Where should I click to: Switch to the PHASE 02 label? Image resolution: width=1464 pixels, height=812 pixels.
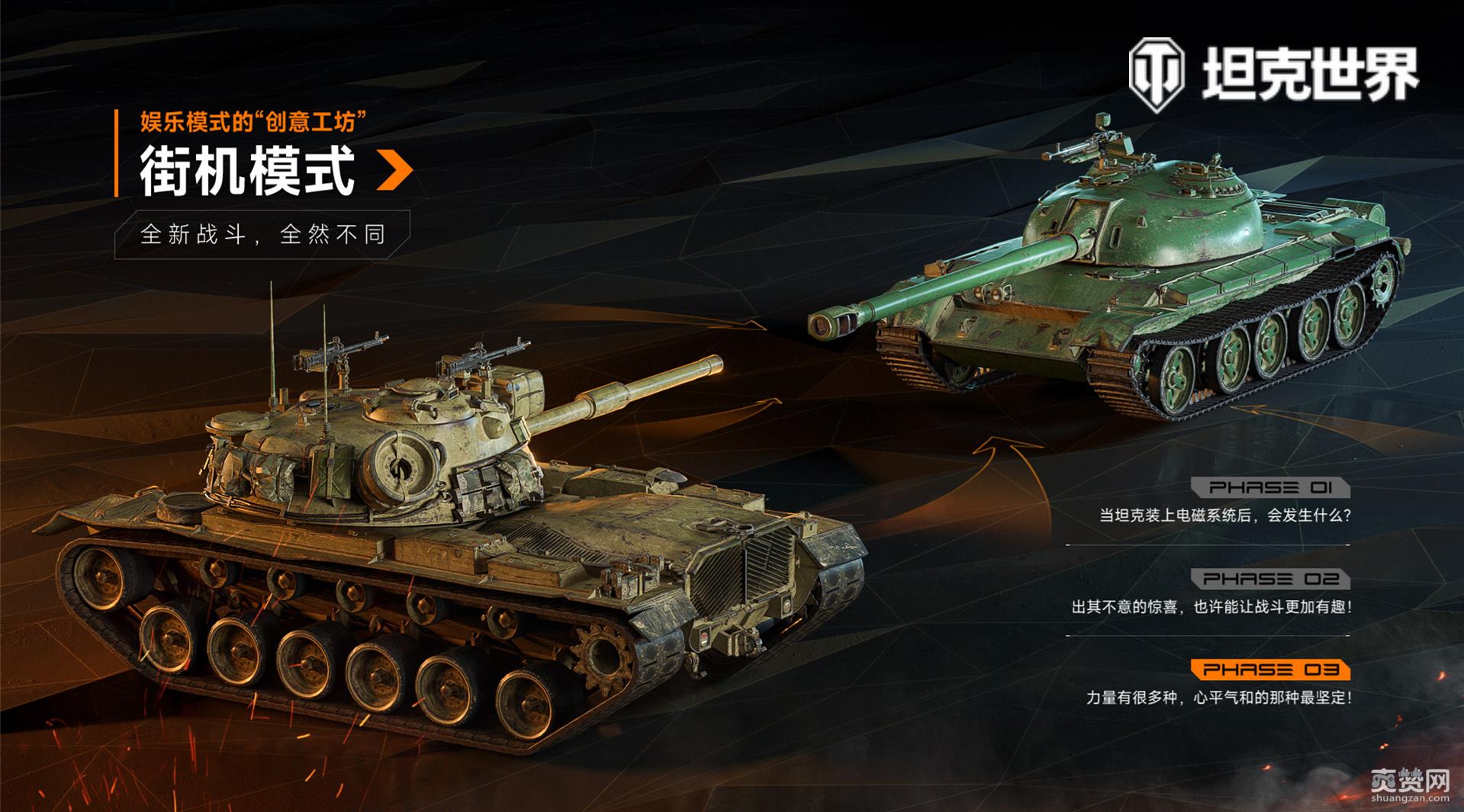point(1270,579)
